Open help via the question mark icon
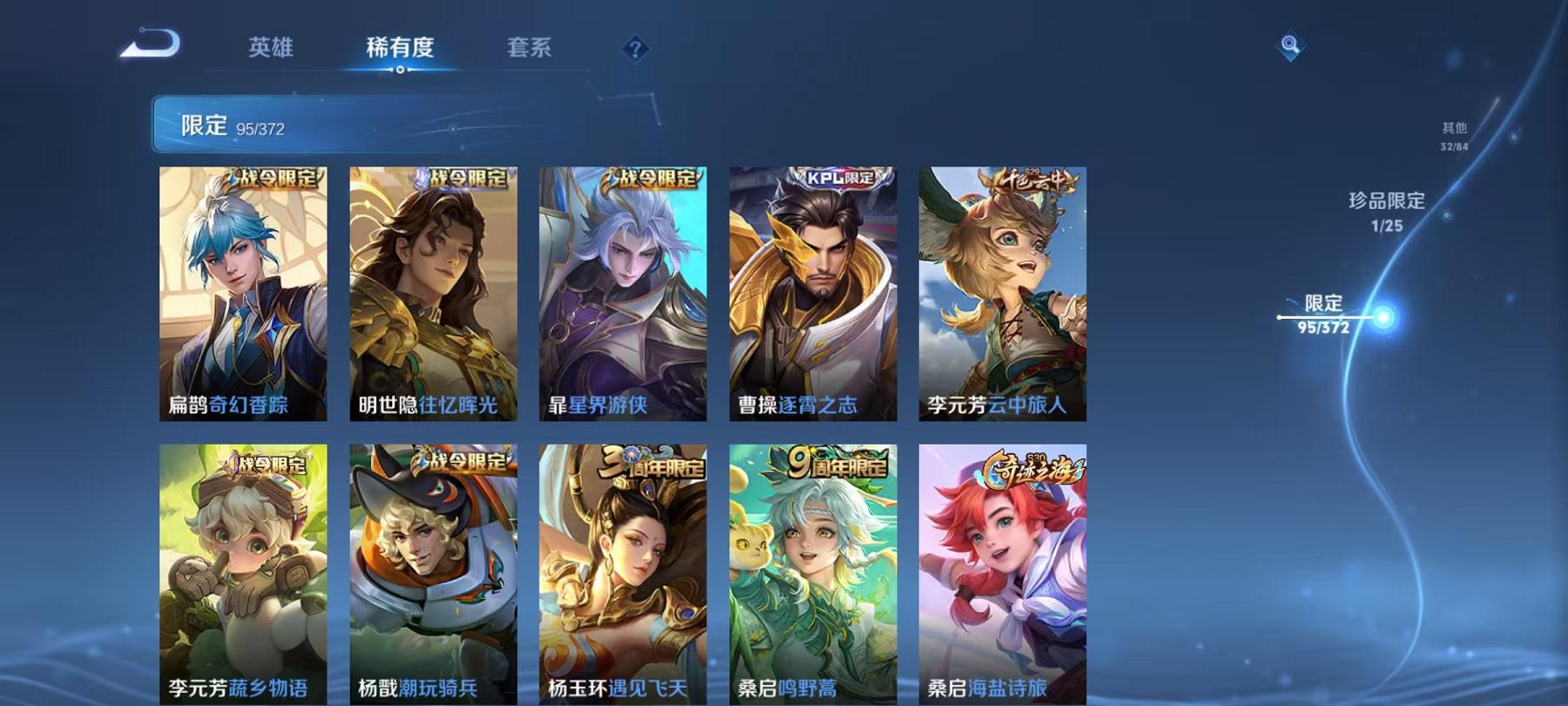The image size is (1568, 706). pos(636,48)
